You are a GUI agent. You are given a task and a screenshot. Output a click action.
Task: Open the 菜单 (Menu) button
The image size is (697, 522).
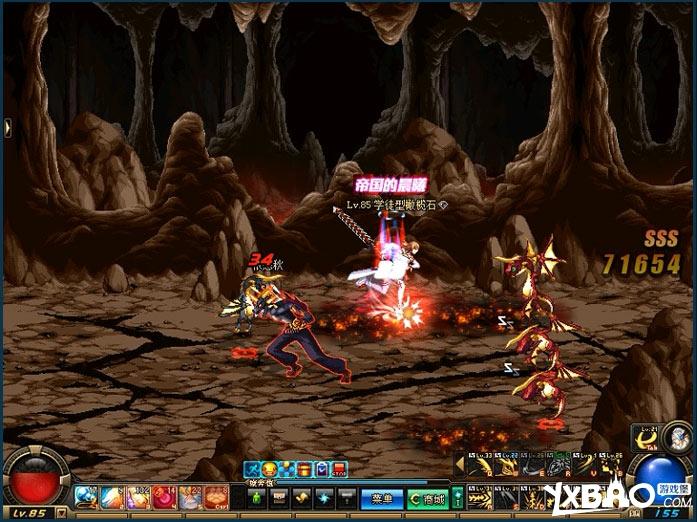coord(380,498)
